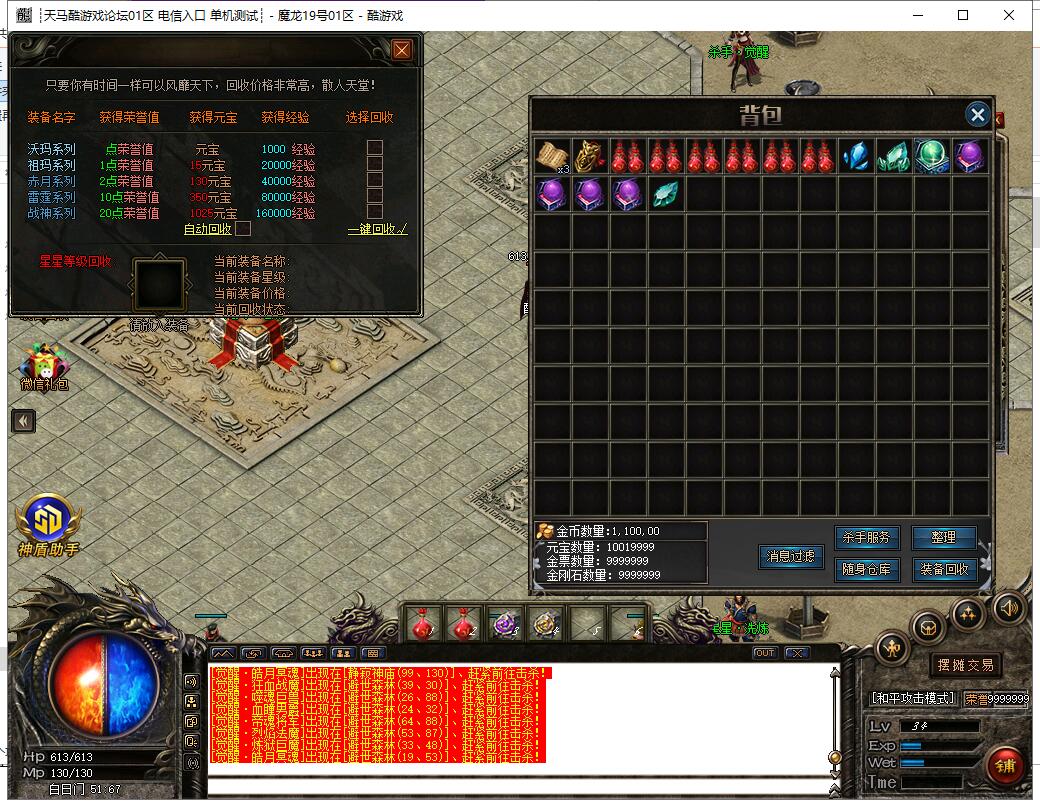Image resolution: width=1040 pixels, height=807 pixels.
Task: Close the 背包 backpack panel
Action: click(x=977, y=115)
